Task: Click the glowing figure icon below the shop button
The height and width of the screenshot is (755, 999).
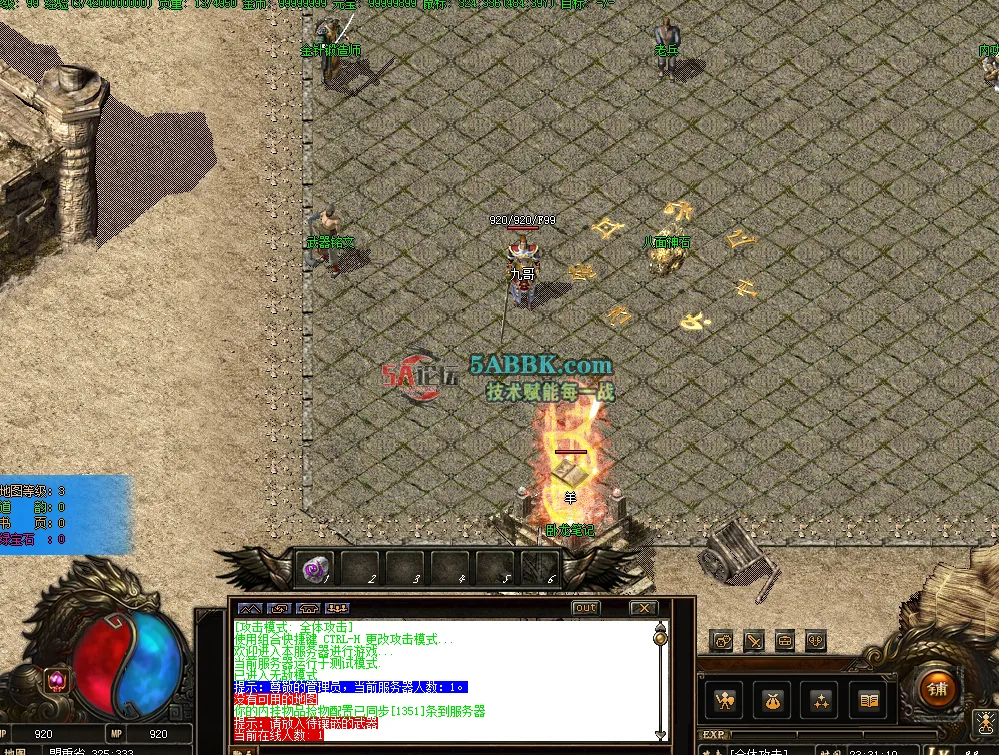Action: pos(984,722)
